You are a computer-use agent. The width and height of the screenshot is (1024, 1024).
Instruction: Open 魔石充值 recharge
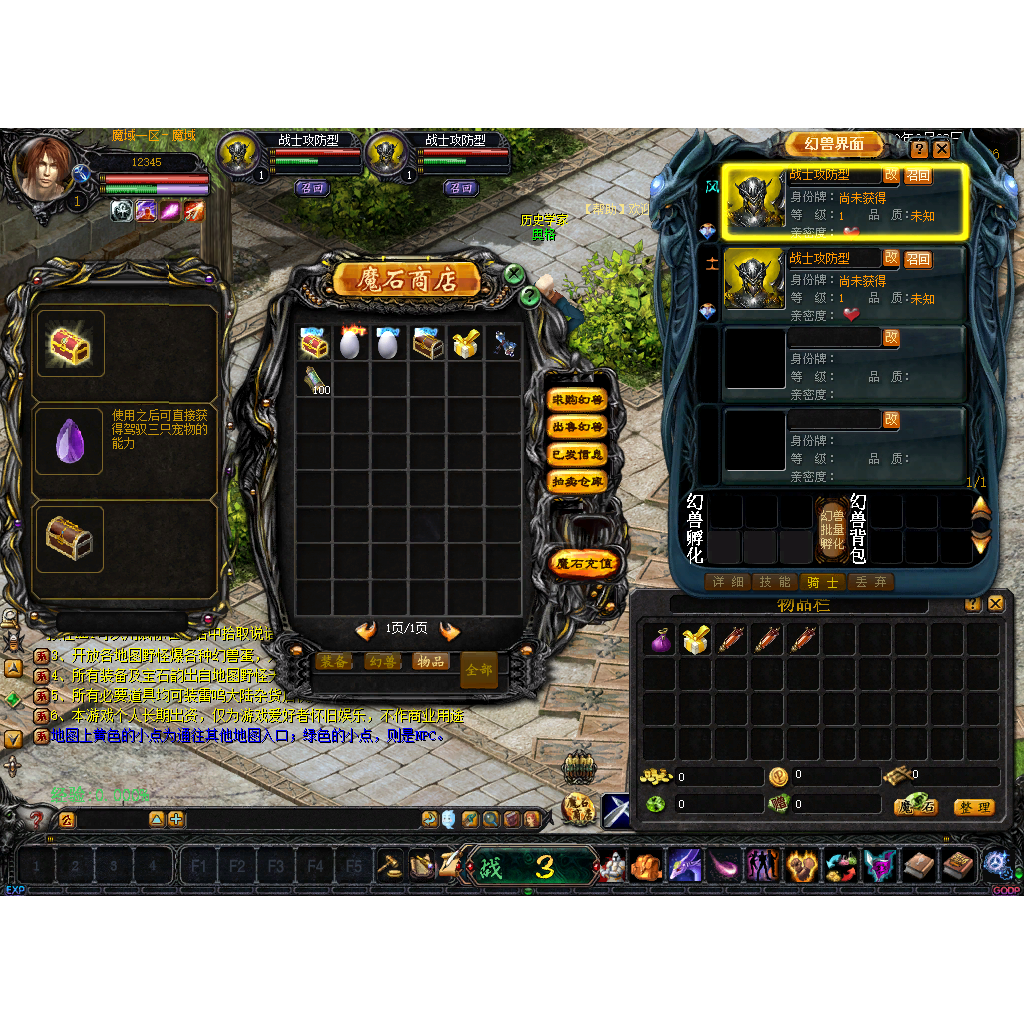tap(585, 564)
